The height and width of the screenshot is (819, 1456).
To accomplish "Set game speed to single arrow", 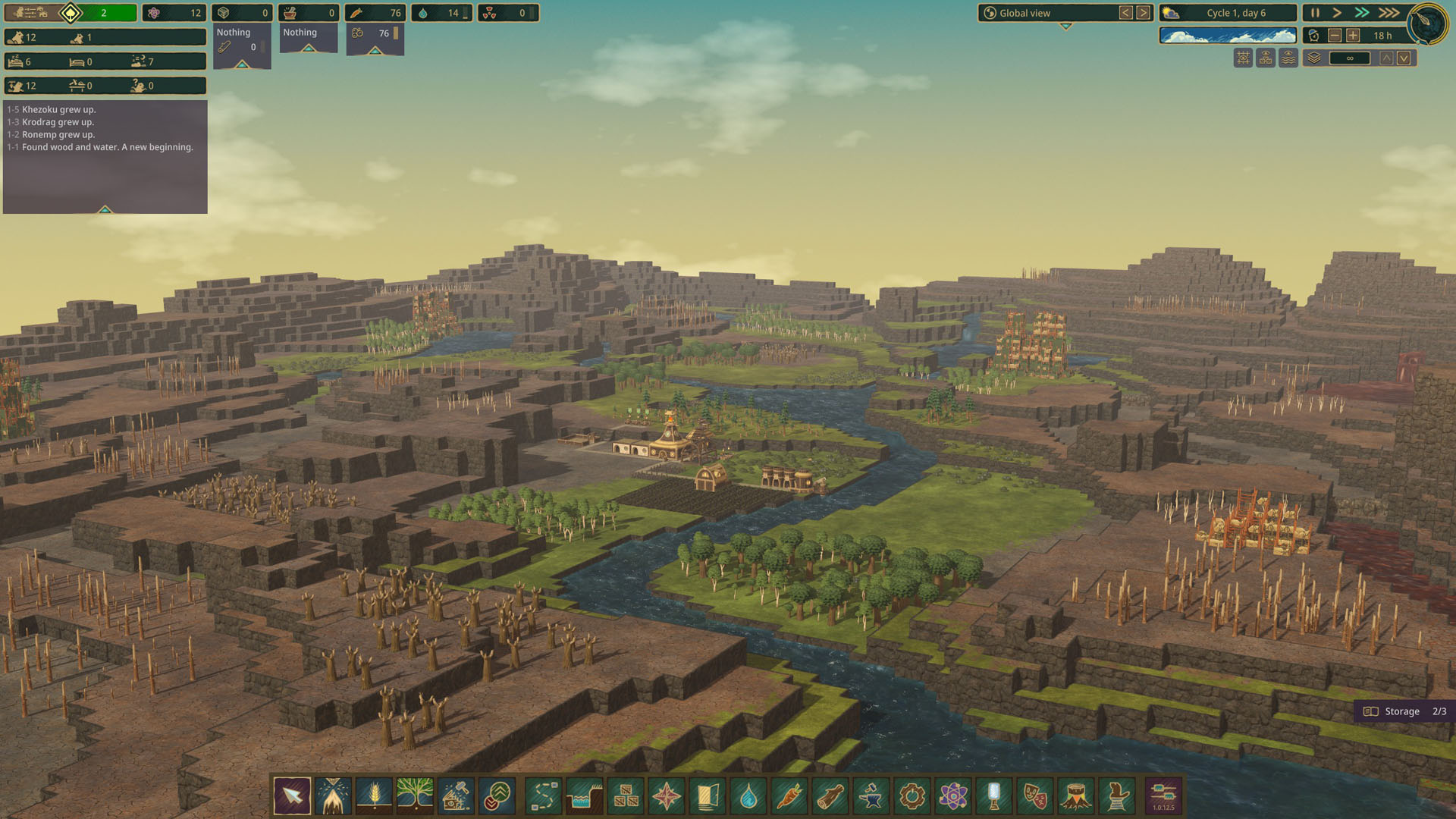I will click(x=1337, y=13).
